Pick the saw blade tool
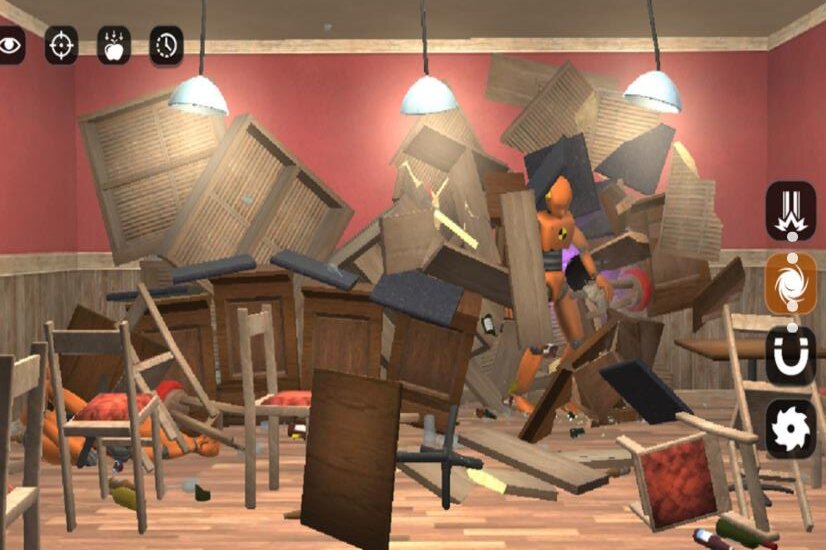Viewport: 826px width, 550px height. 791,429
